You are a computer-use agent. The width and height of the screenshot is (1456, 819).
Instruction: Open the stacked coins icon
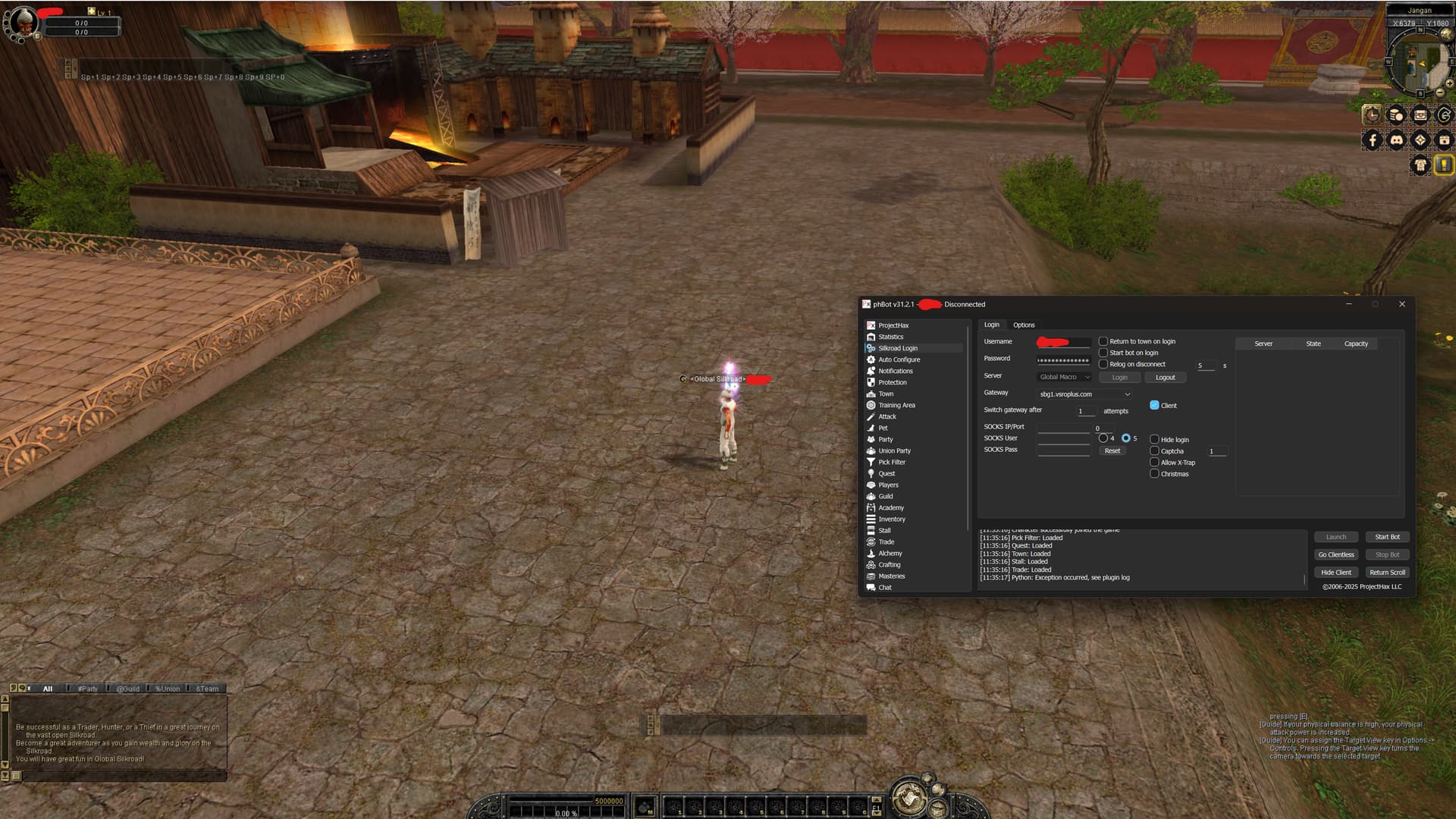tap(1396, 115)
